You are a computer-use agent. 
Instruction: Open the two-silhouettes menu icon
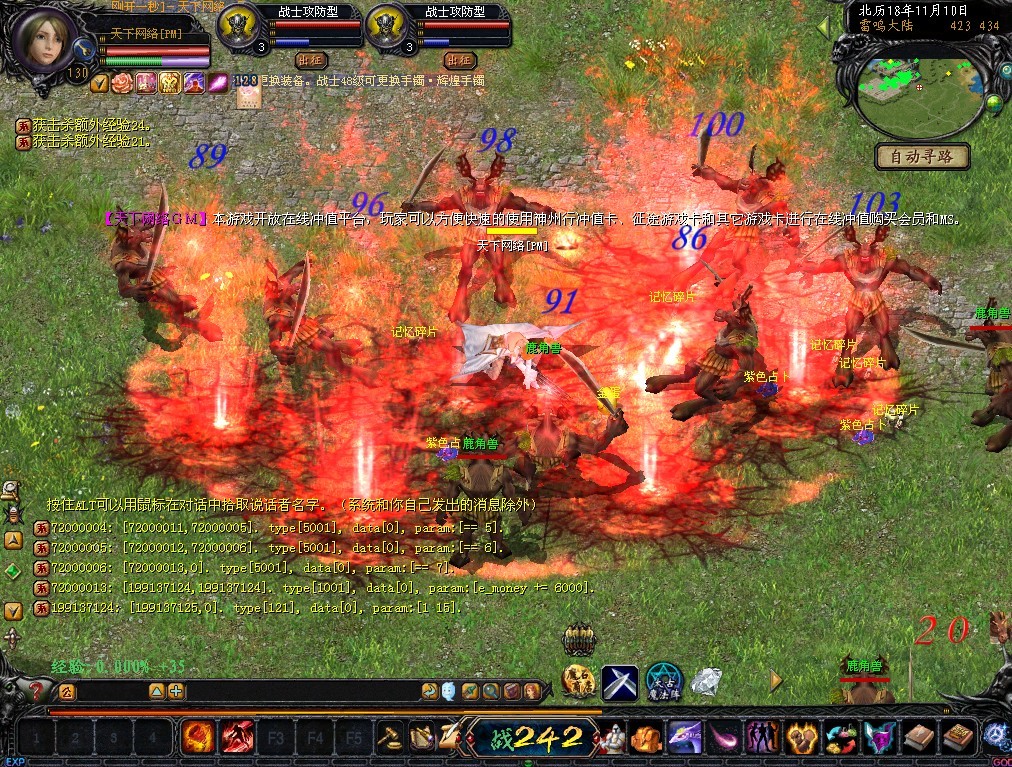762,739
